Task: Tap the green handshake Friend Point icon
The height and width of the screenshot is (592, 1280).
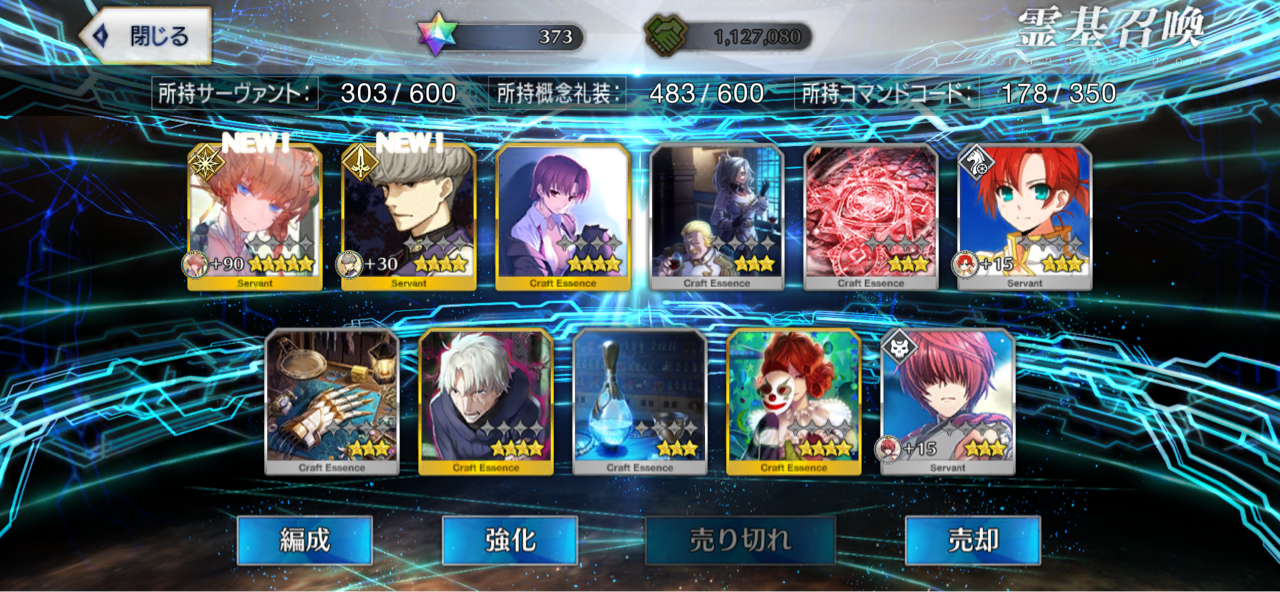Action: [x=662, y=37]
